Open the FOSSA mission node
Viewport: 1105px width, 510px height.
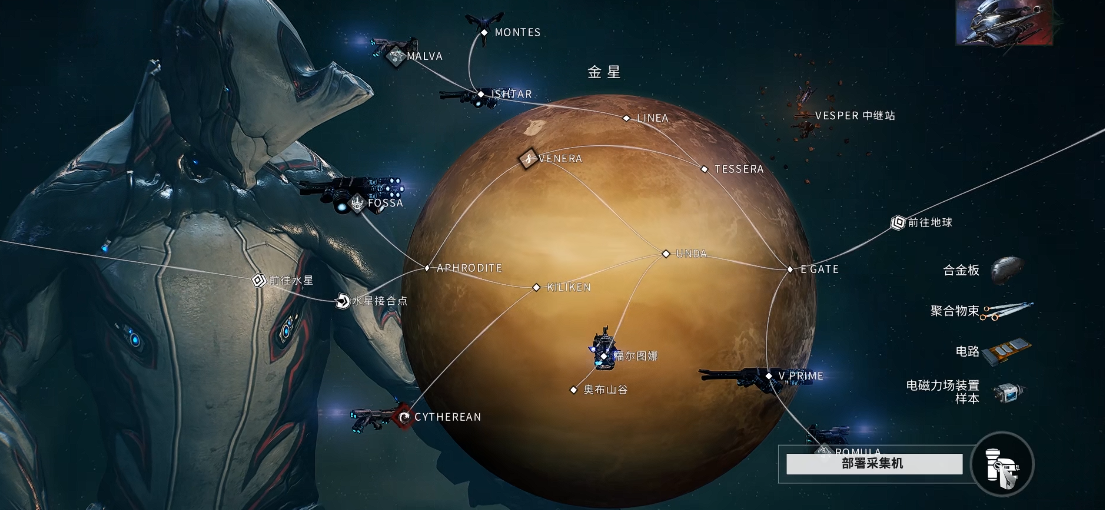tap(357, 203)
